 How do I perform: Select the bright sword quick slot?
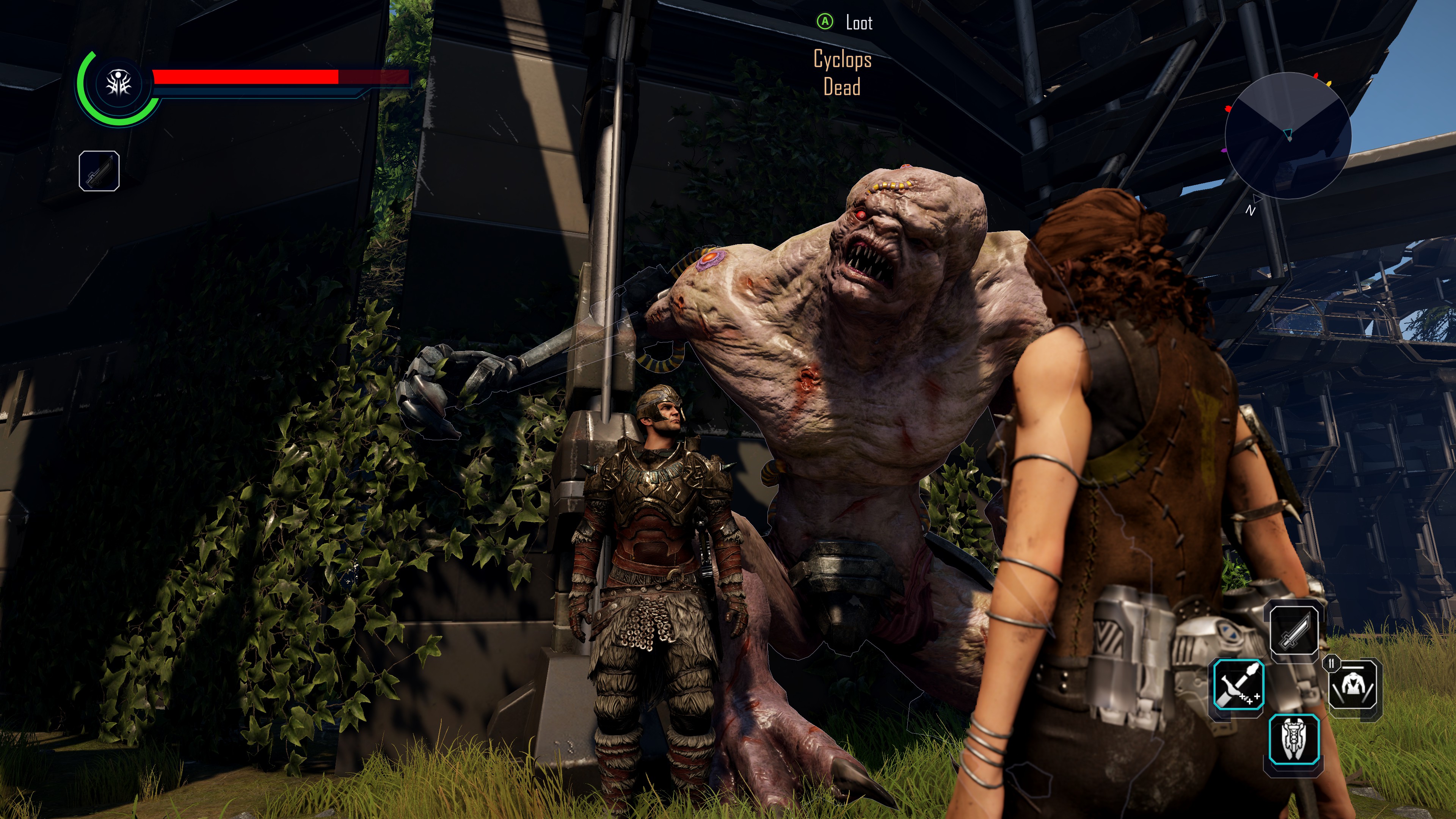point(1294,629)
